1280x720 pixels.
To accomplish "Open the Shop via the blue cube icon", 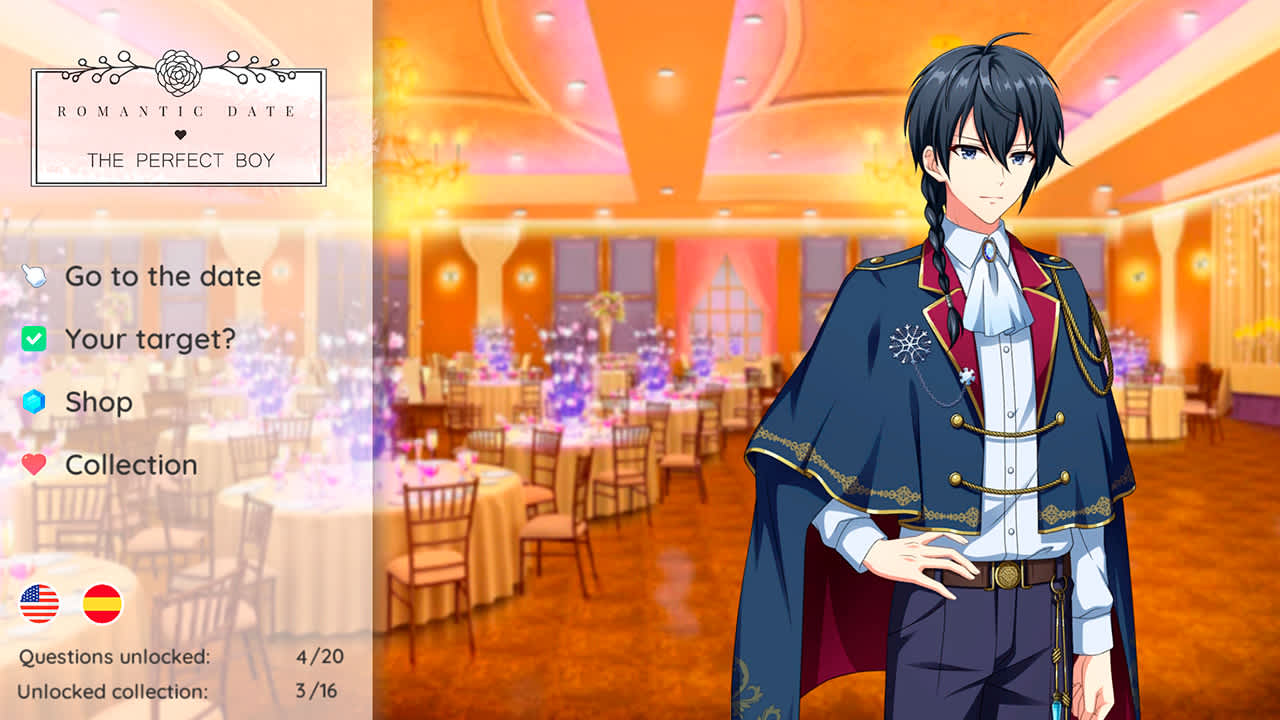I will coord(35,402).
